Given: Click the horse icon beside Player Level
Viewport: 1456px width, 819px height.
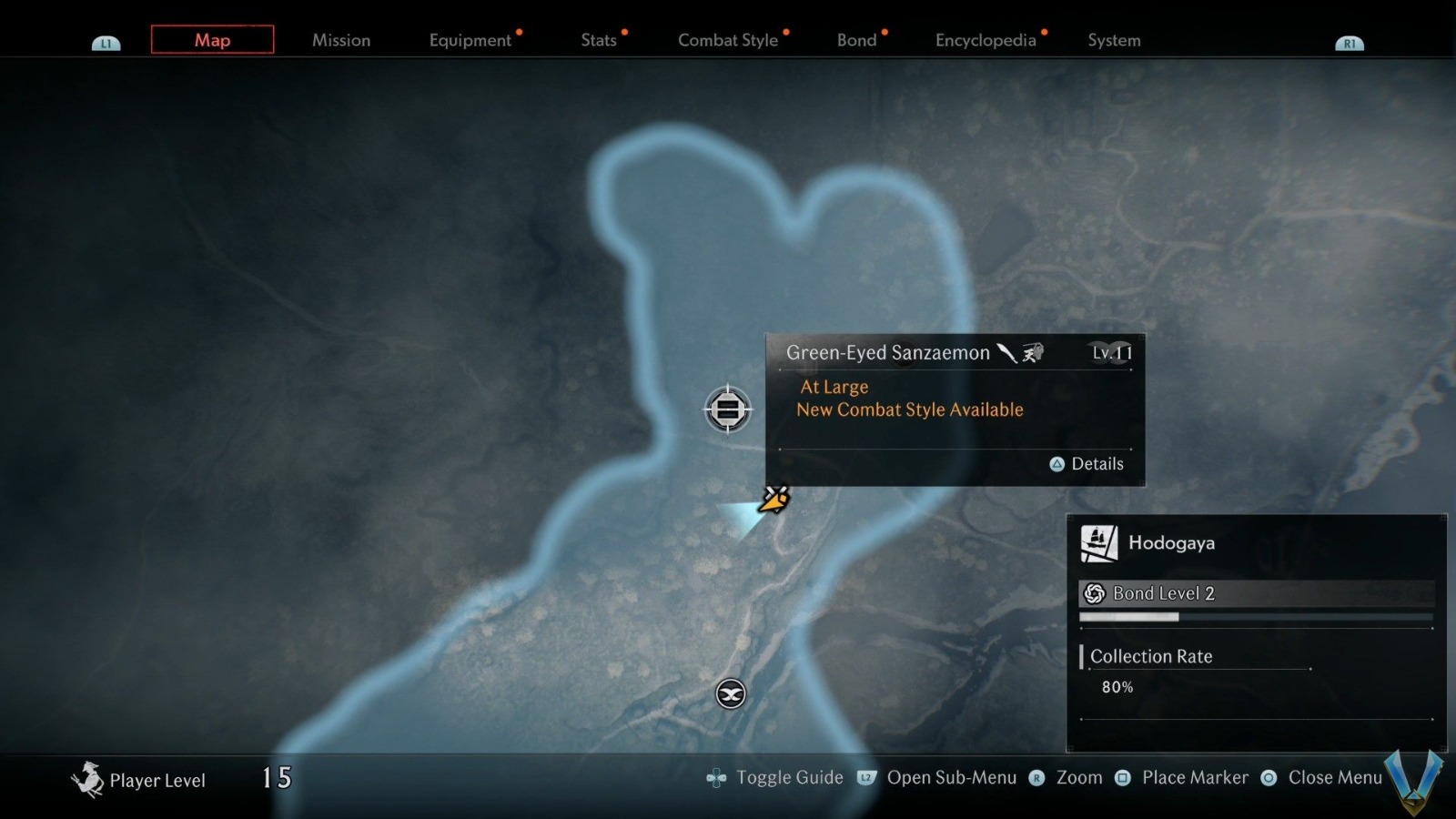Looking at the screenshot, I should click(x=88, y=778).
